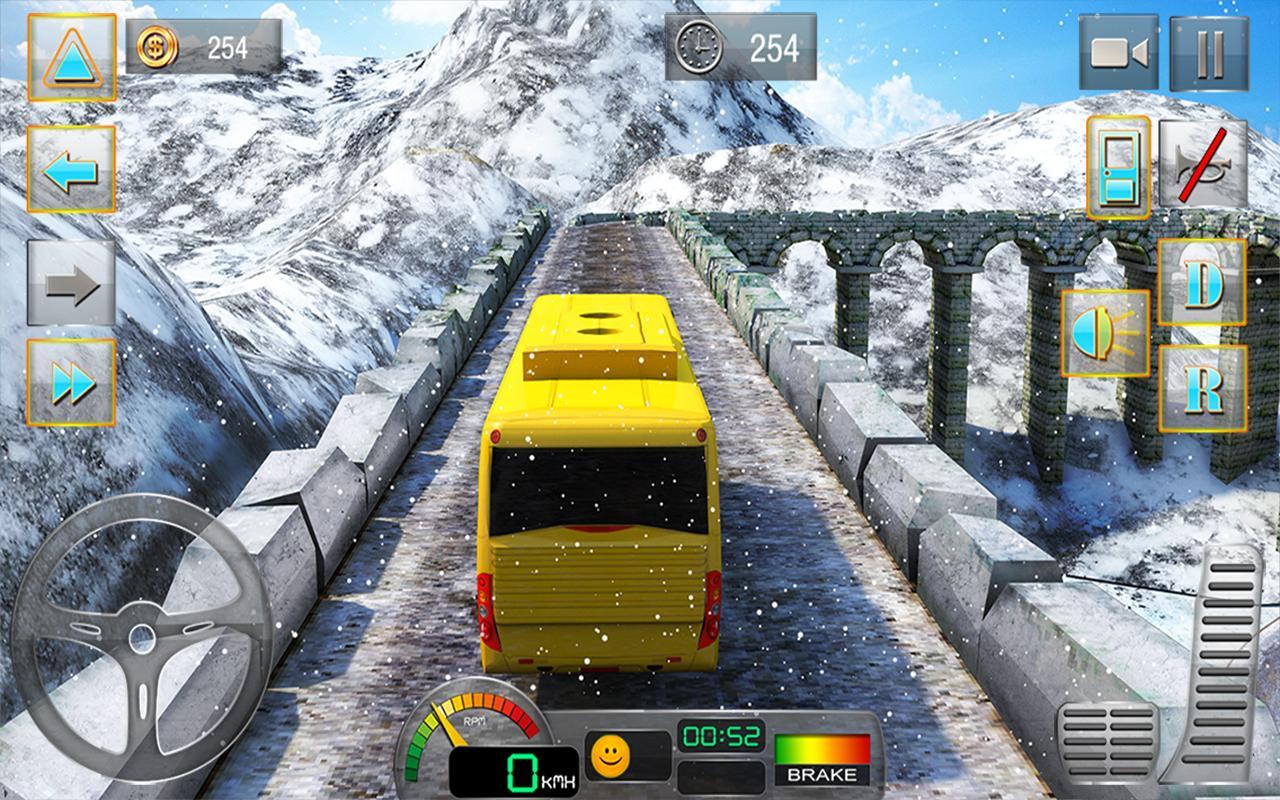Switch the camera view
1280x800 pixels.
[x=1118, y=53]
